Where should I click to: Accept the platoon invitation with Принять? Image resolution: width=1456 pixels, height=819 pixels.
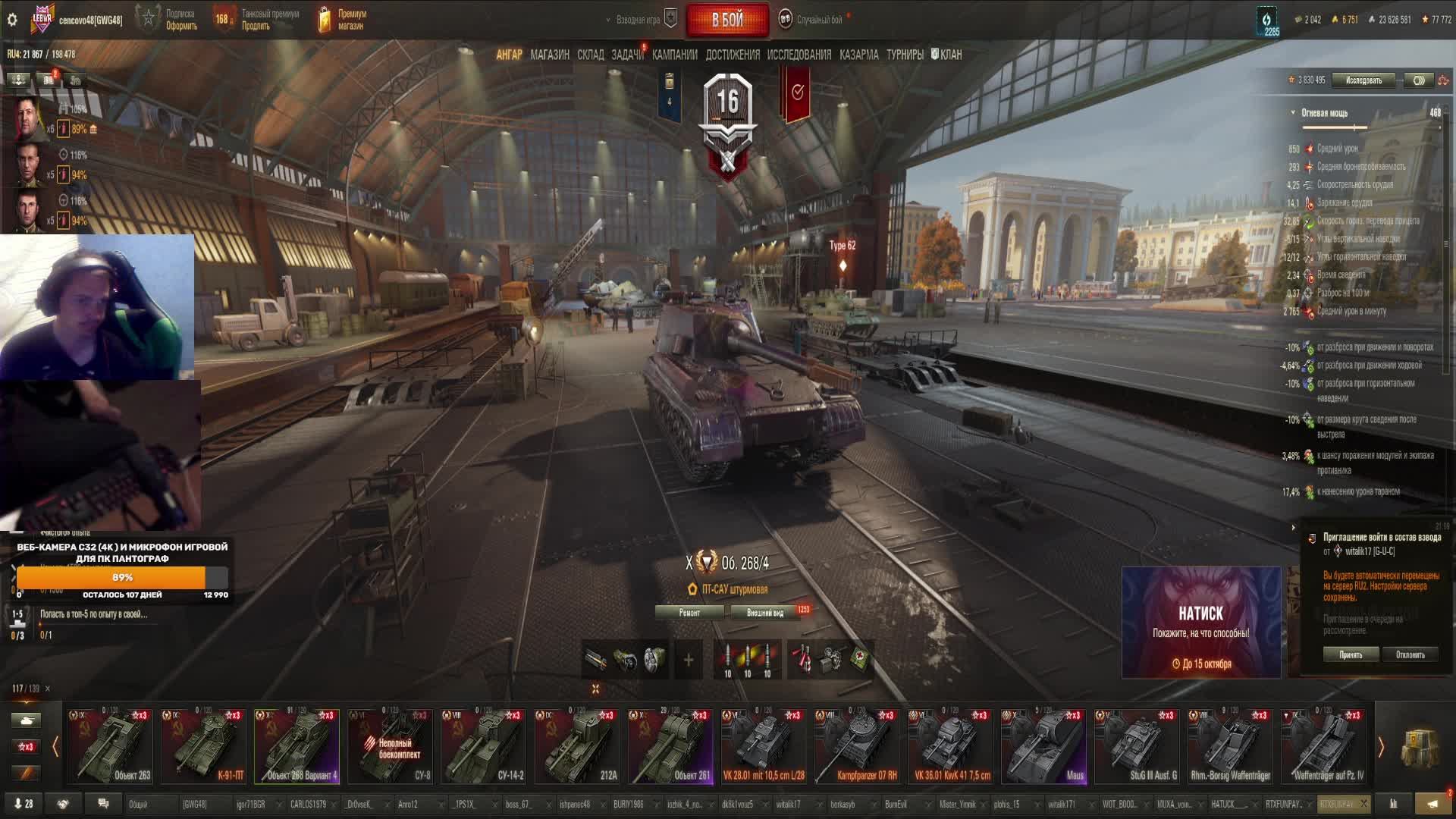click(1351, 654)
